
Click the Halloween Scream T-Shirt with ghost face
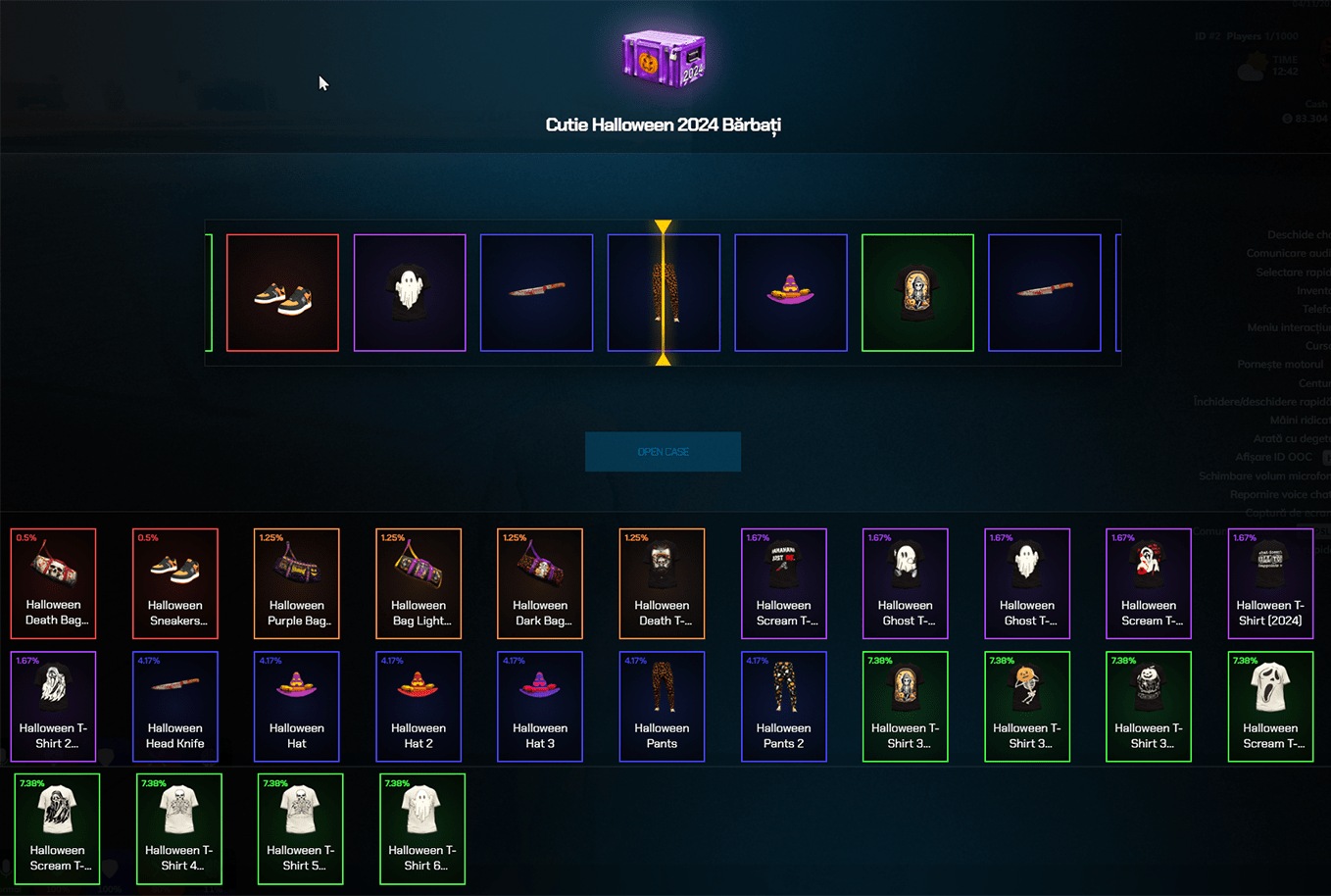[1270, 706]
